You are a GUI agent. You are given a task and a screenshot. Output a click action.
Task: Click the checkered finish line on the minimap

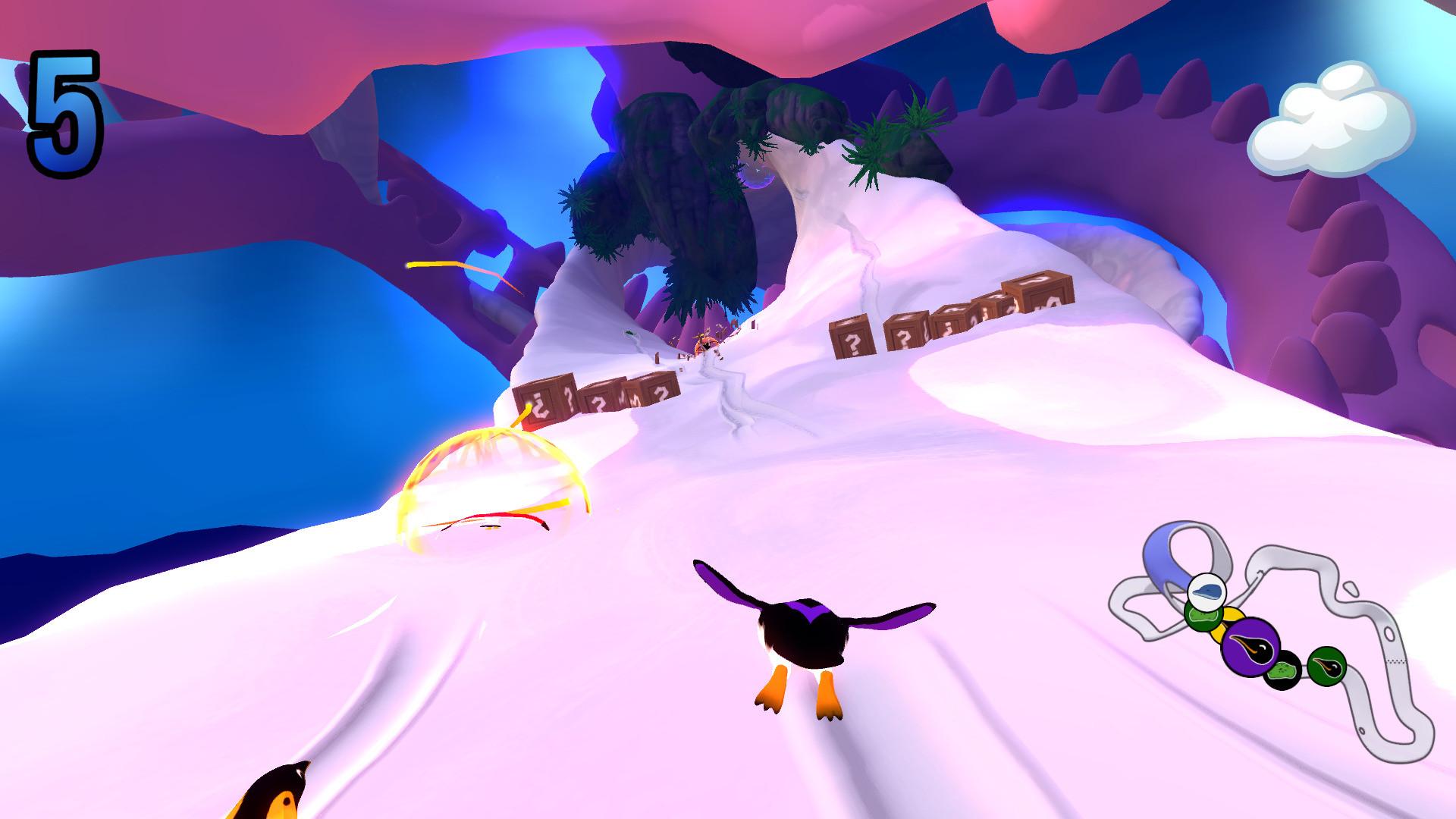pos(1397,661)
